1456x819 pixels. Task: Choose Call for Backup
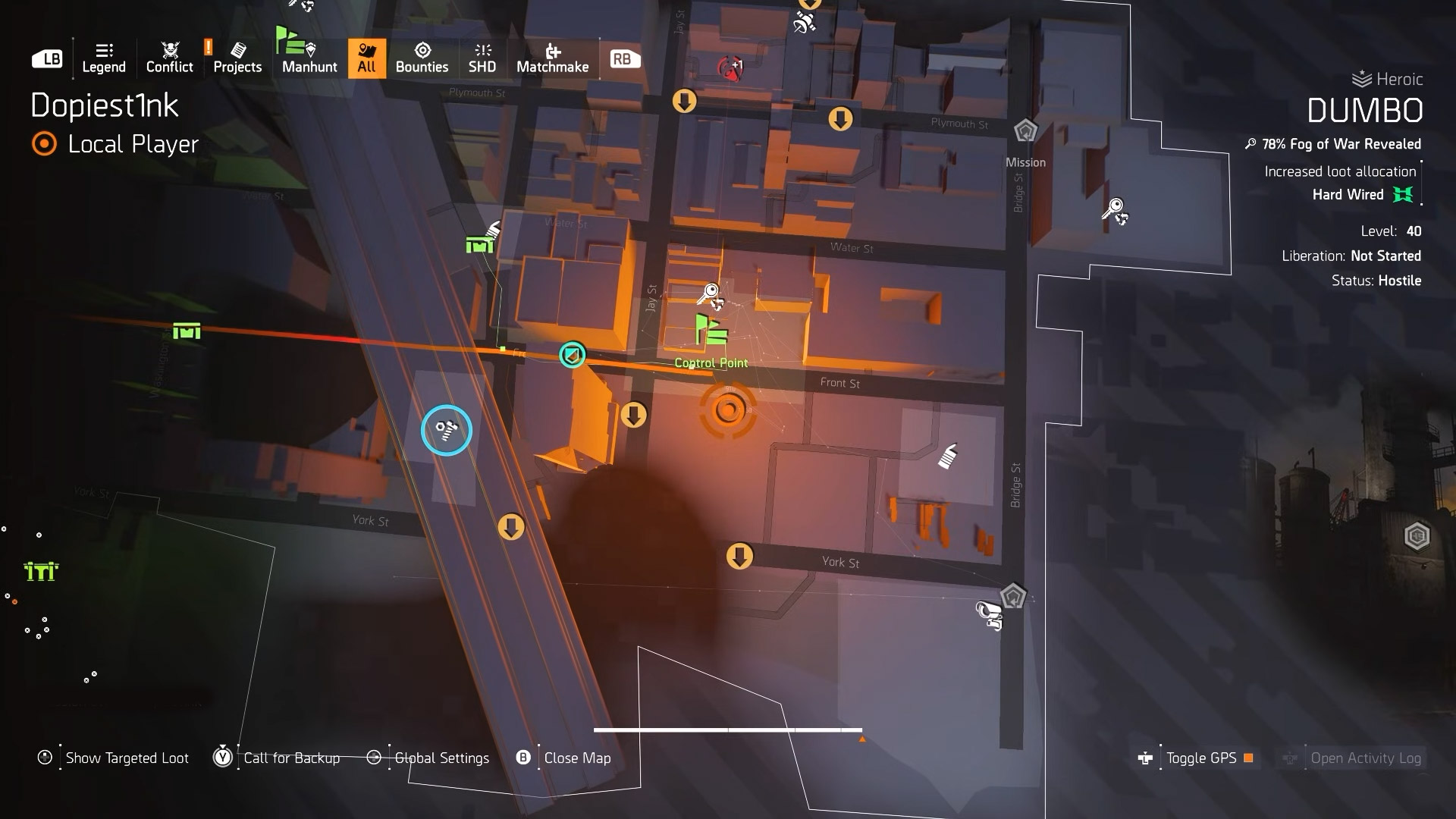tap(291, 758)
